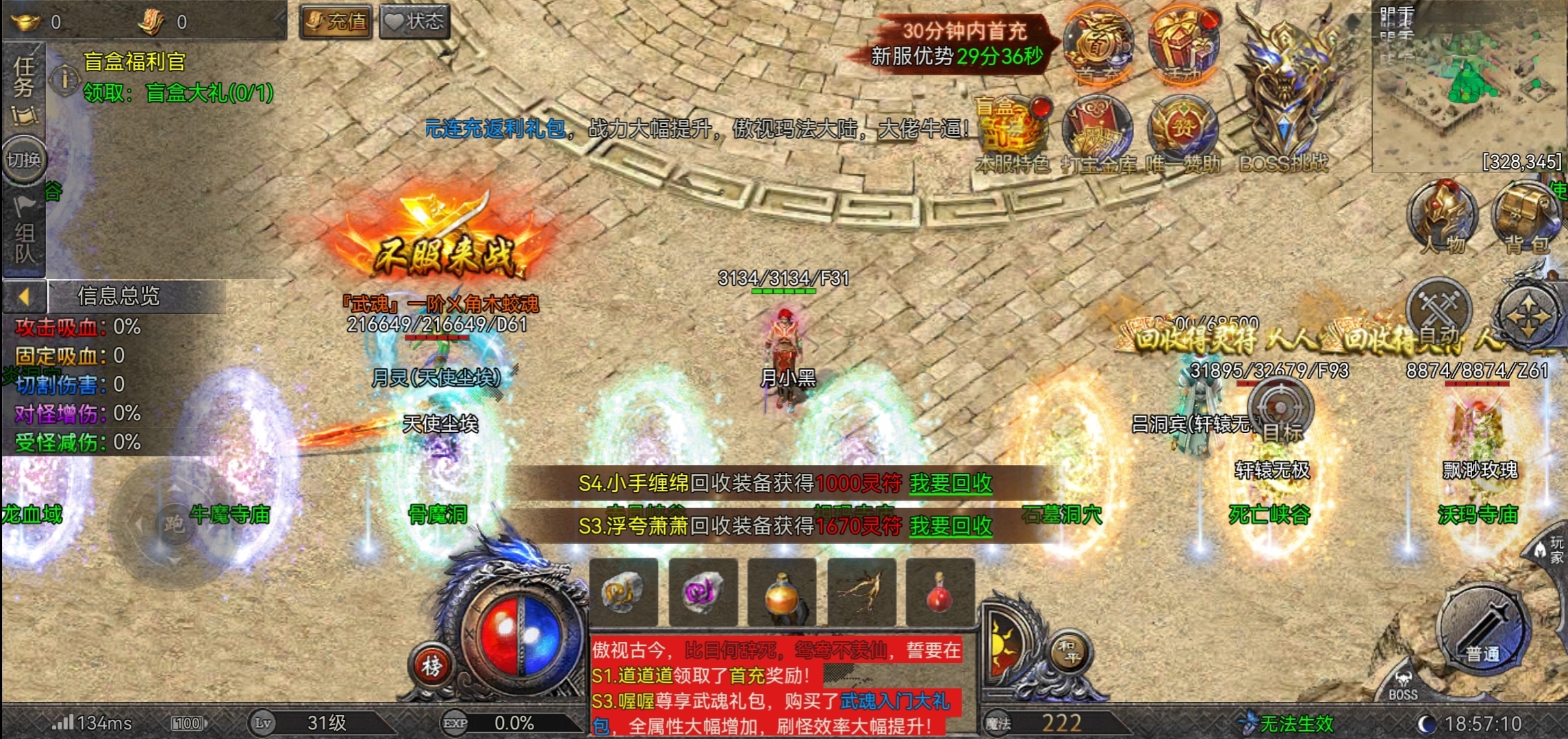Open the 榜 ranking button

pos(431,664)
